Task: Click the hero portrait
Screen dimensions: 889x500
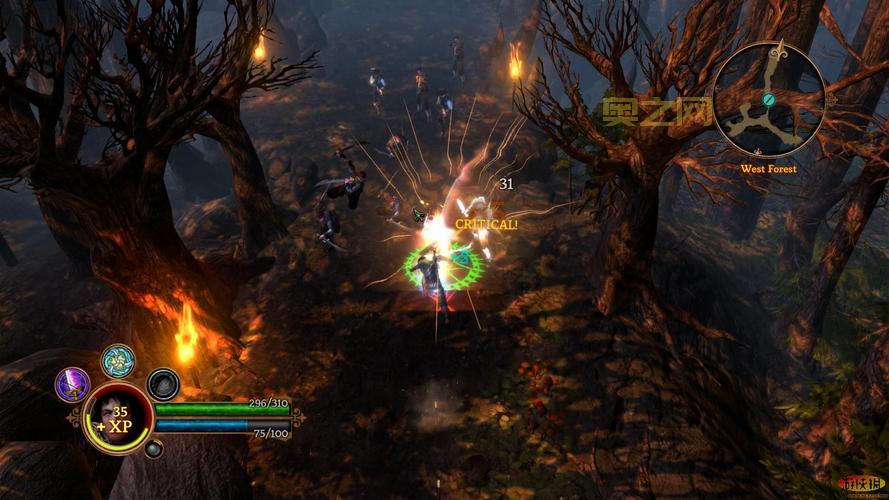Action: pyautogui.click(x=118, y=417)
